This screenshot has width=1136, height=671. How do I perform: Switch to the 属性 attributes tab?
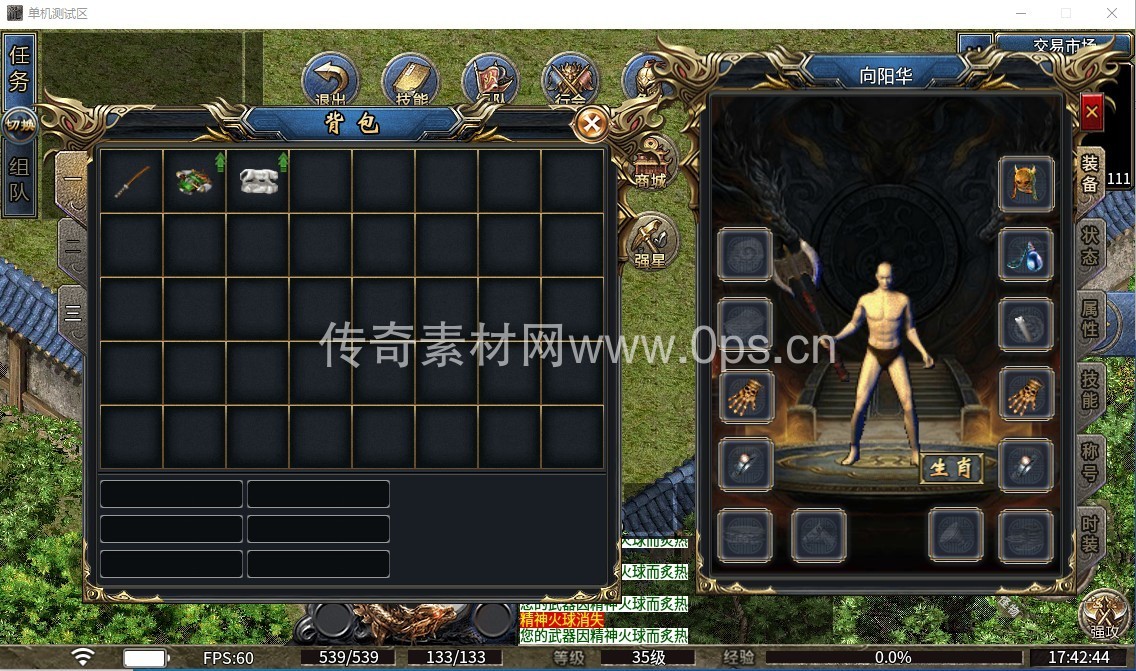[x=1089, y=316]
